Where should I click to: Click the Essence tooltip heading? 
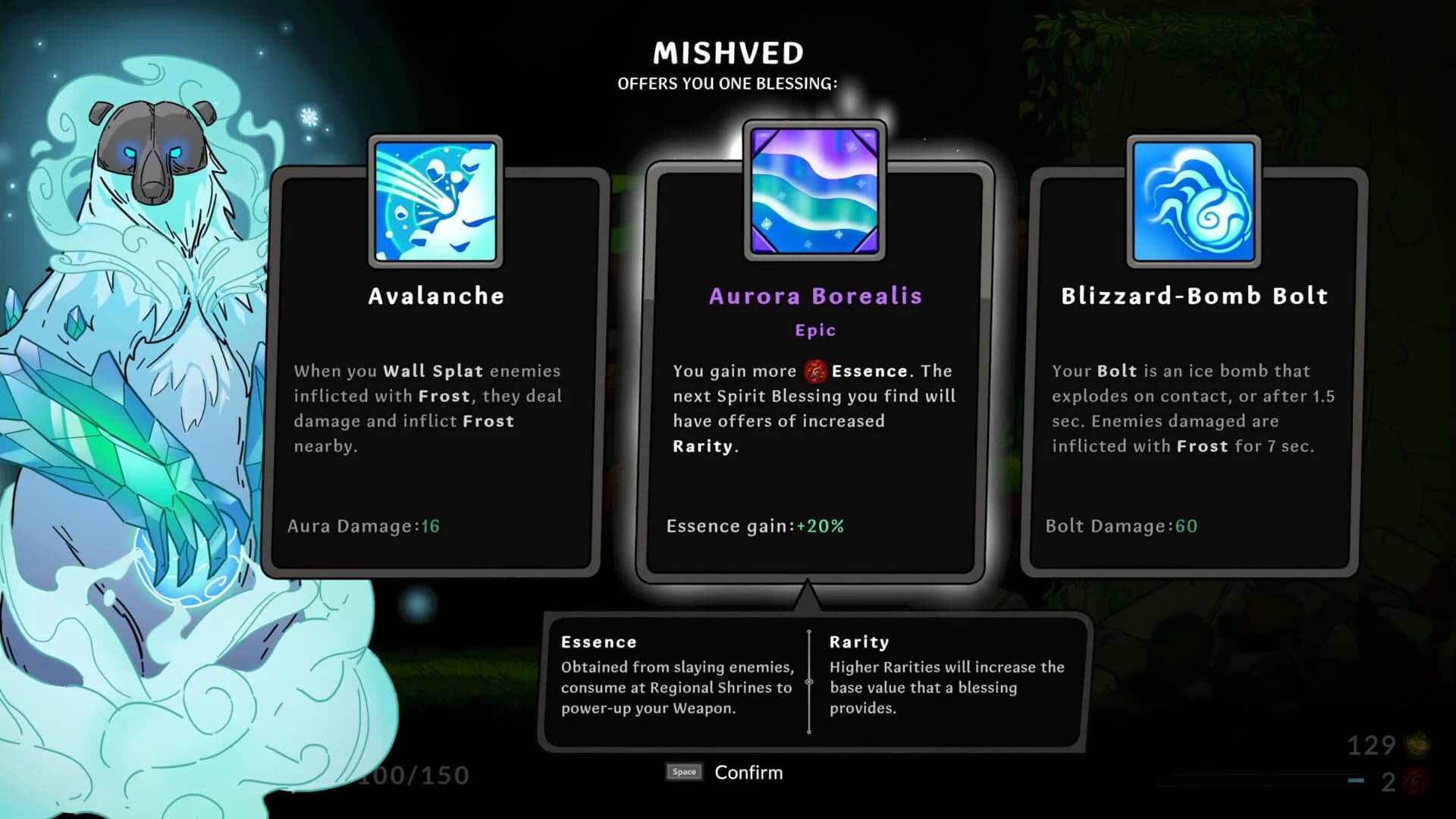click(x=598, y=642)
